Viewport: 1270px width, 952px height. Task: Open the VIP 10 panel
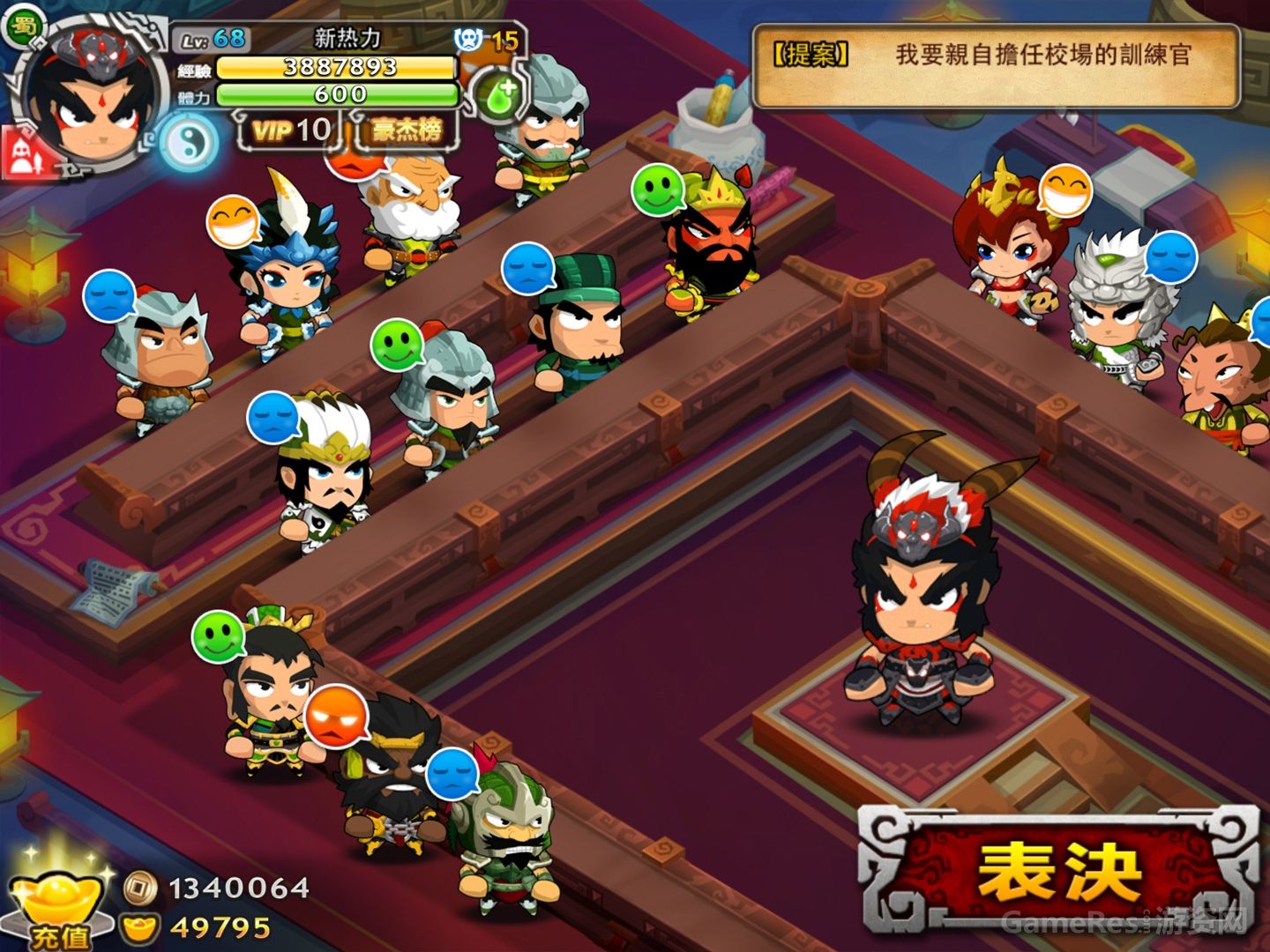tap(291, 130)
